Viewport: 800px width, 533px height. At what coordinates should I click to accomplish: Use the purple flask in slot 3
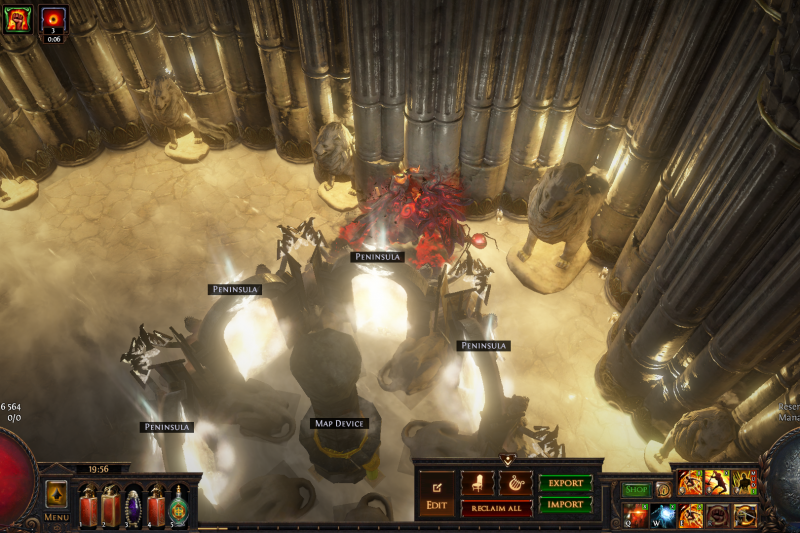coord(133,505)
